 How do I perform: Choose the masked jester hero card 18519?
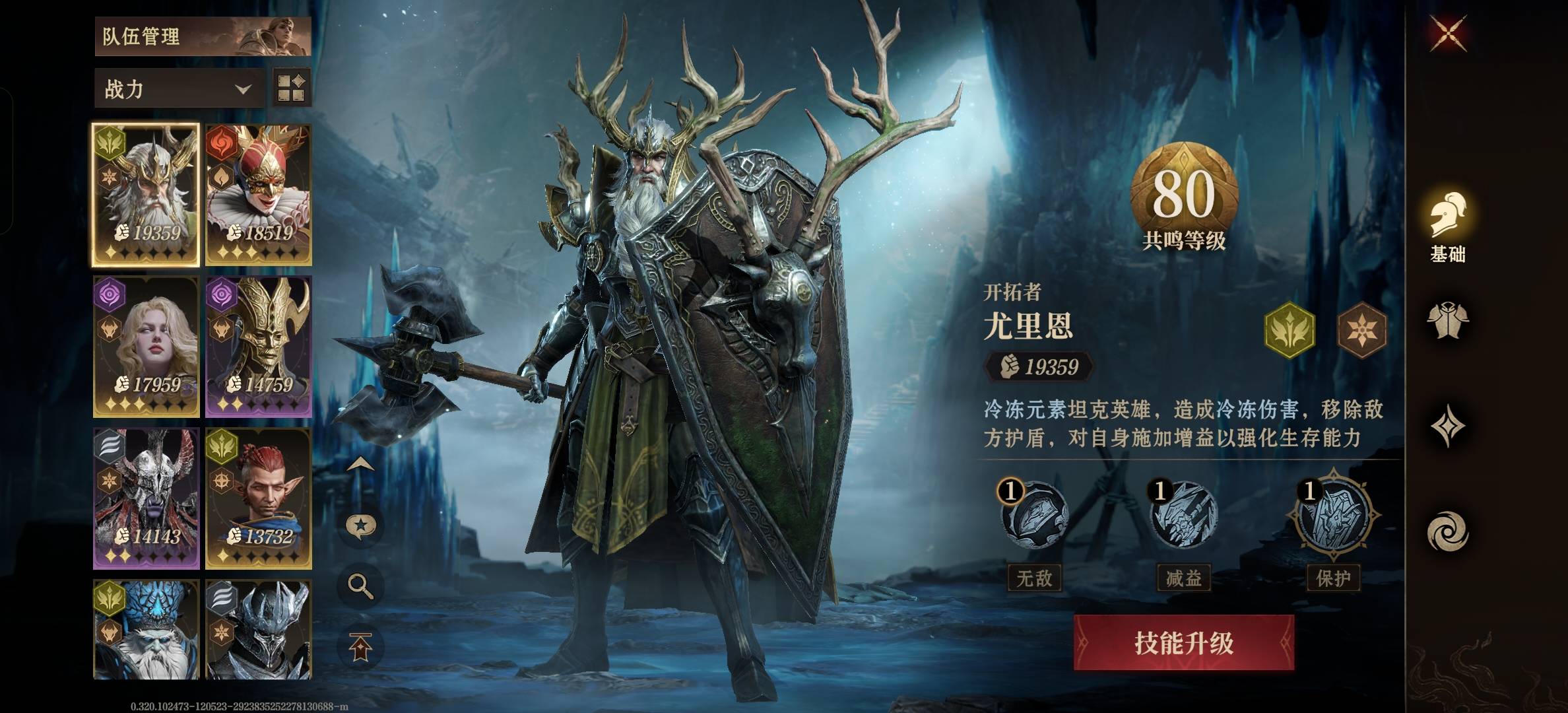point(258,194)
